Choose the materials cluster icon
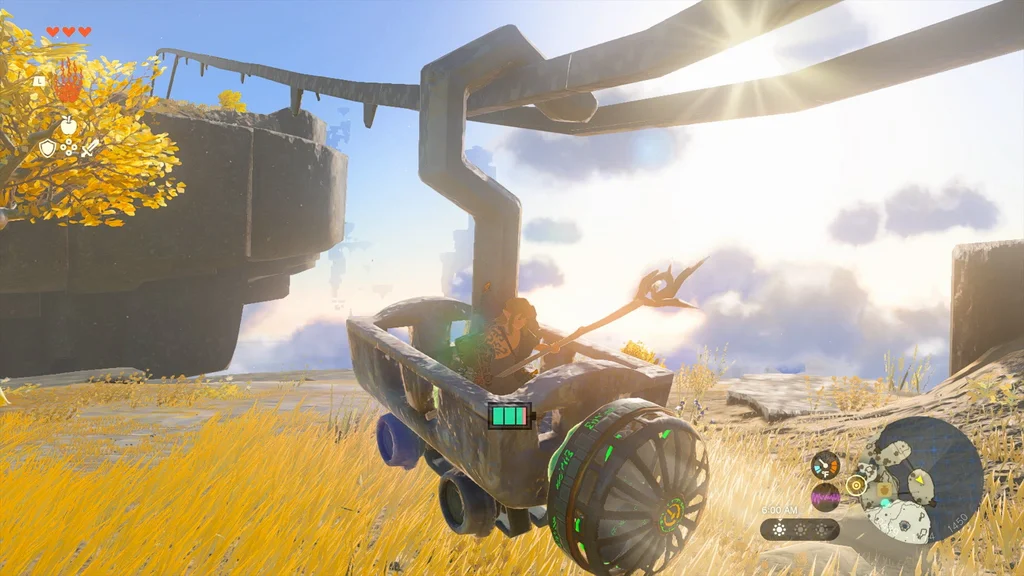The image size is (1024, 576). pyautogui.click(x=68, y=148)
